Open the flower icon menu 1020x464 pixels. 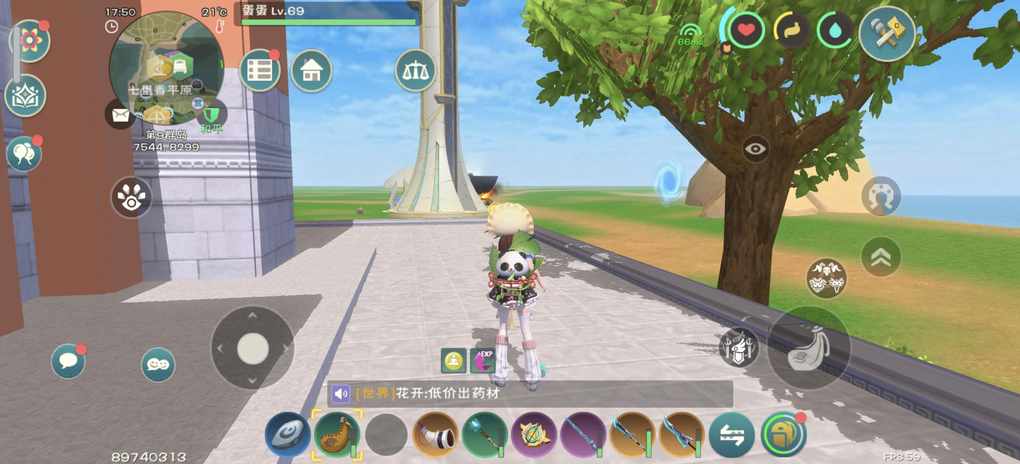coord(29,40)
